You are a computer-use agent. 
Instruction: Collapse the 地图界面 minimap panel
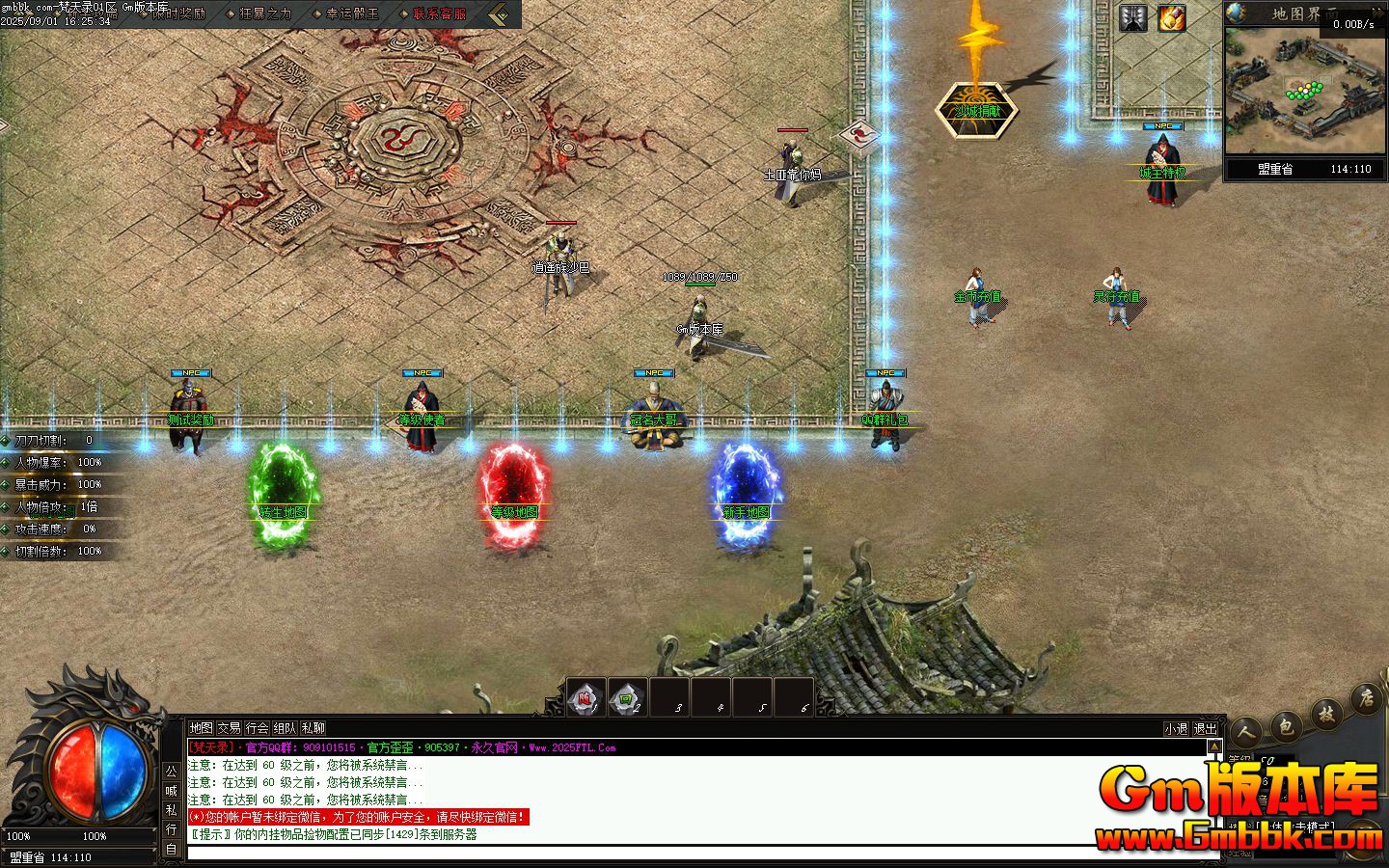click(x=1377, y=13)
